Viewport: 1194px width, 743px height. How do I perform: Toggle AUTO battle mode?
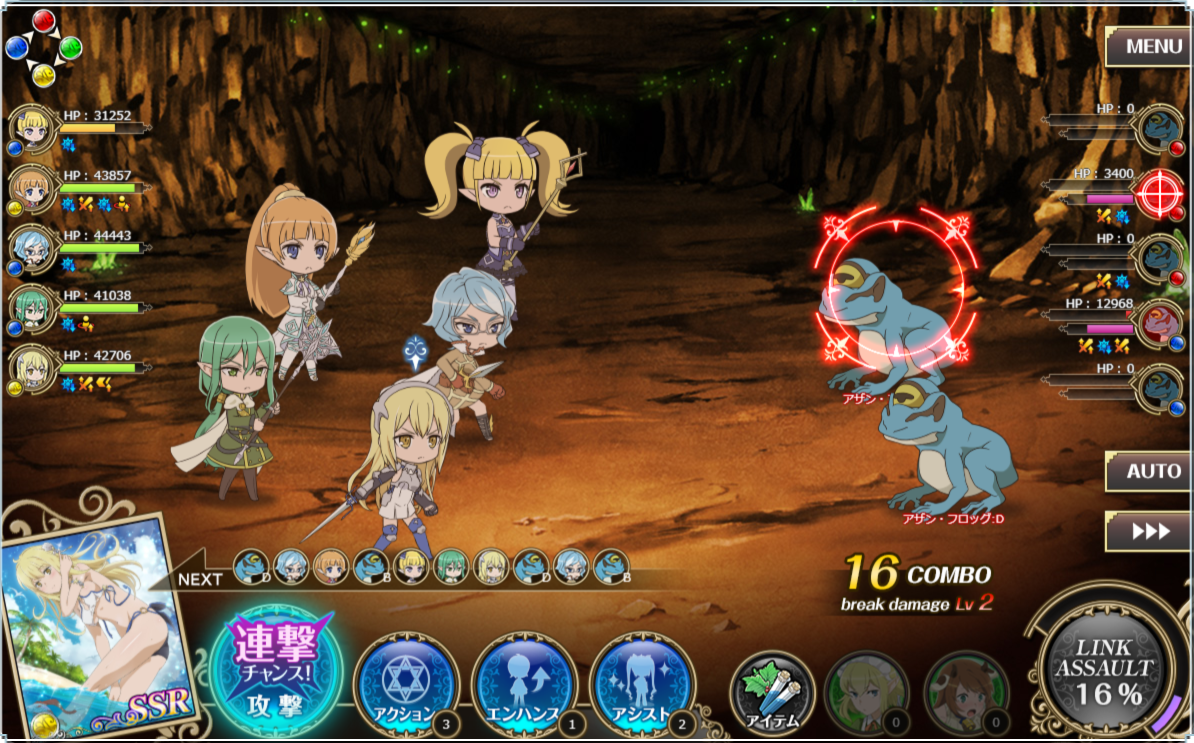point(1147,471)
